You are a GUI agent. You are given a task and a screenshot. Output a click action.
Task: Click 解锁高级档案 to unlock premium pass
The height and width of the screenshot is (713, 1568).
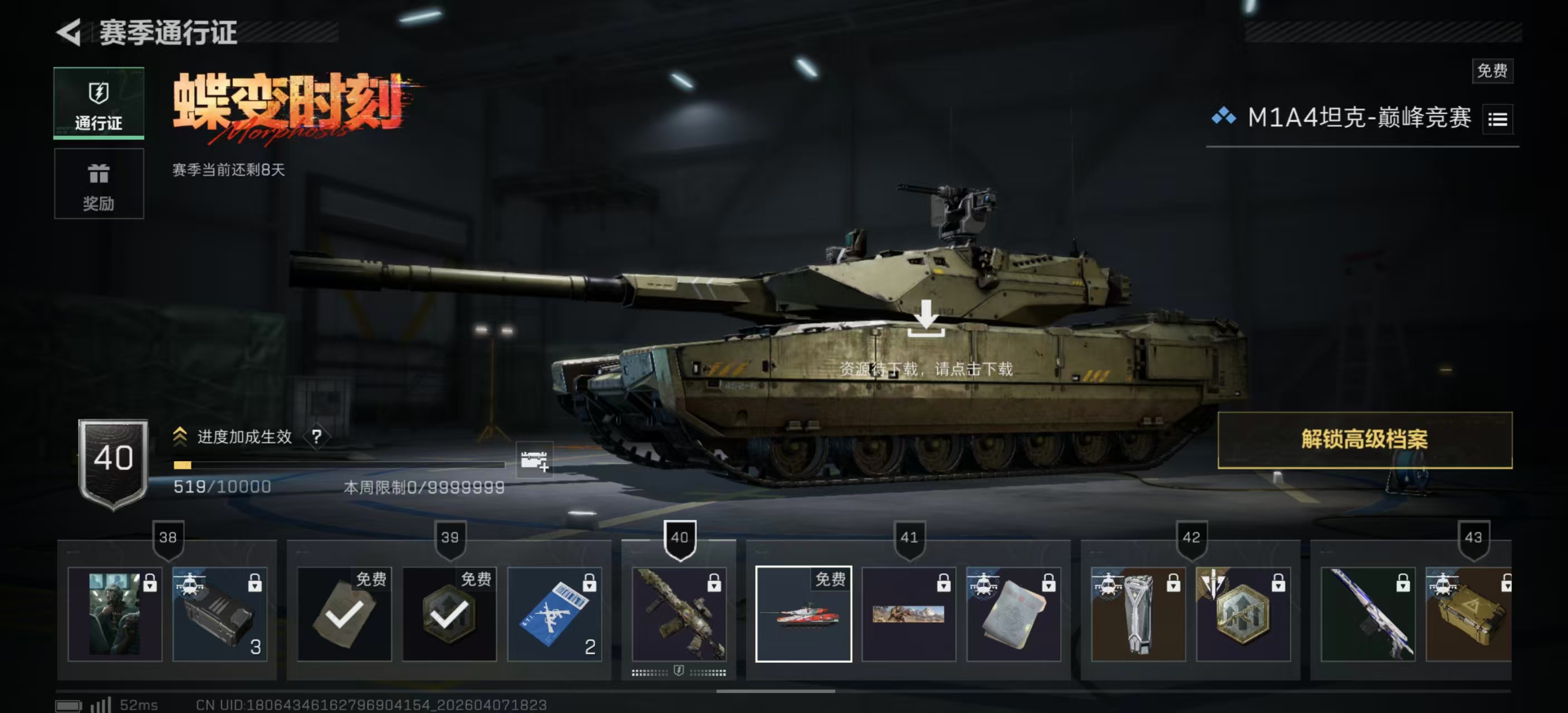[x=1364, y=439]
